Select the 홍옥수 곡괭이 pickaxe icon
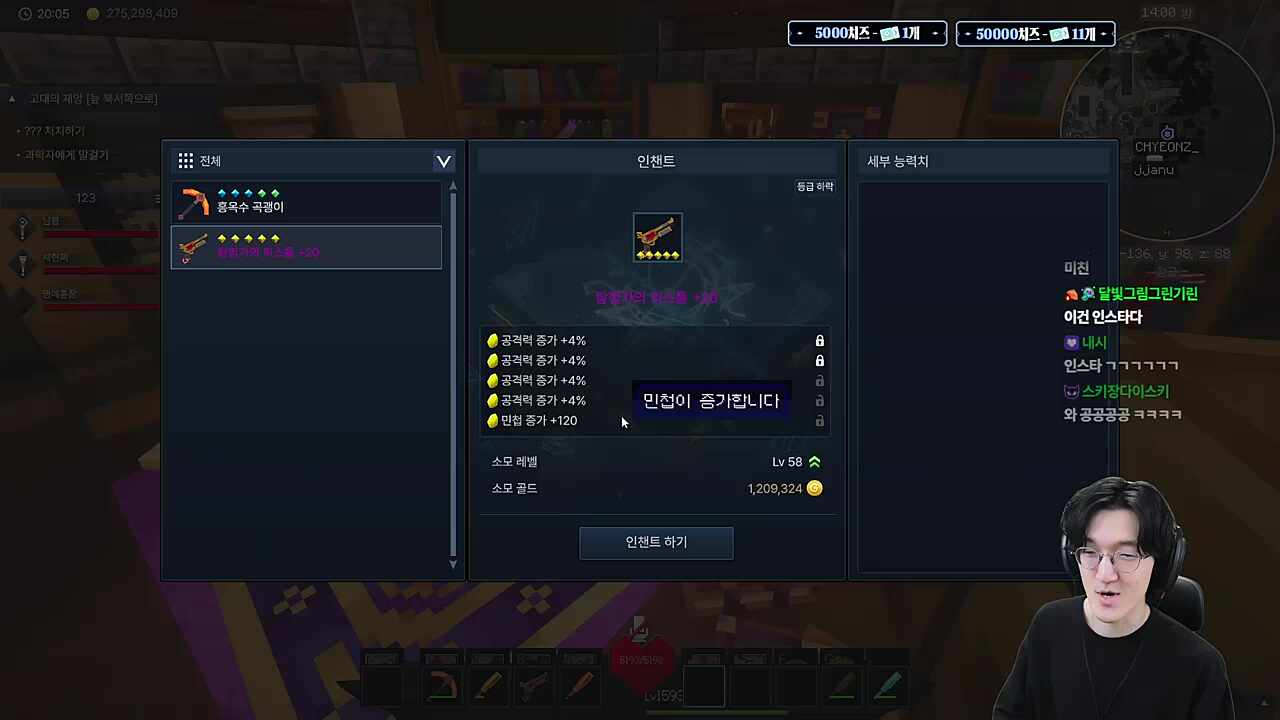This screenshot has width=1280, height=720. 194,203
